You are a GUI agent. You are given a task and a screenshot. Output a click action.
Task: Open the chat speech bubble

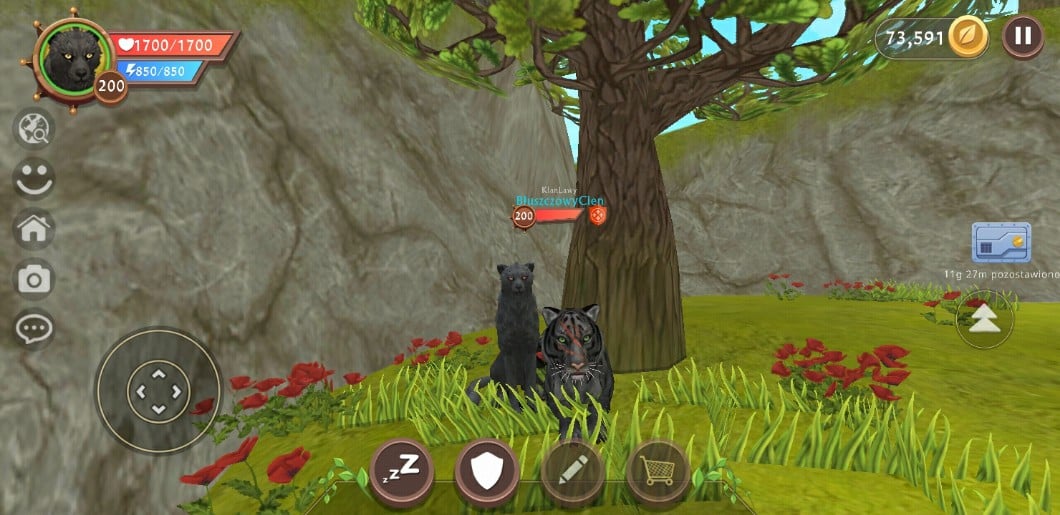[x=34, y=328]
